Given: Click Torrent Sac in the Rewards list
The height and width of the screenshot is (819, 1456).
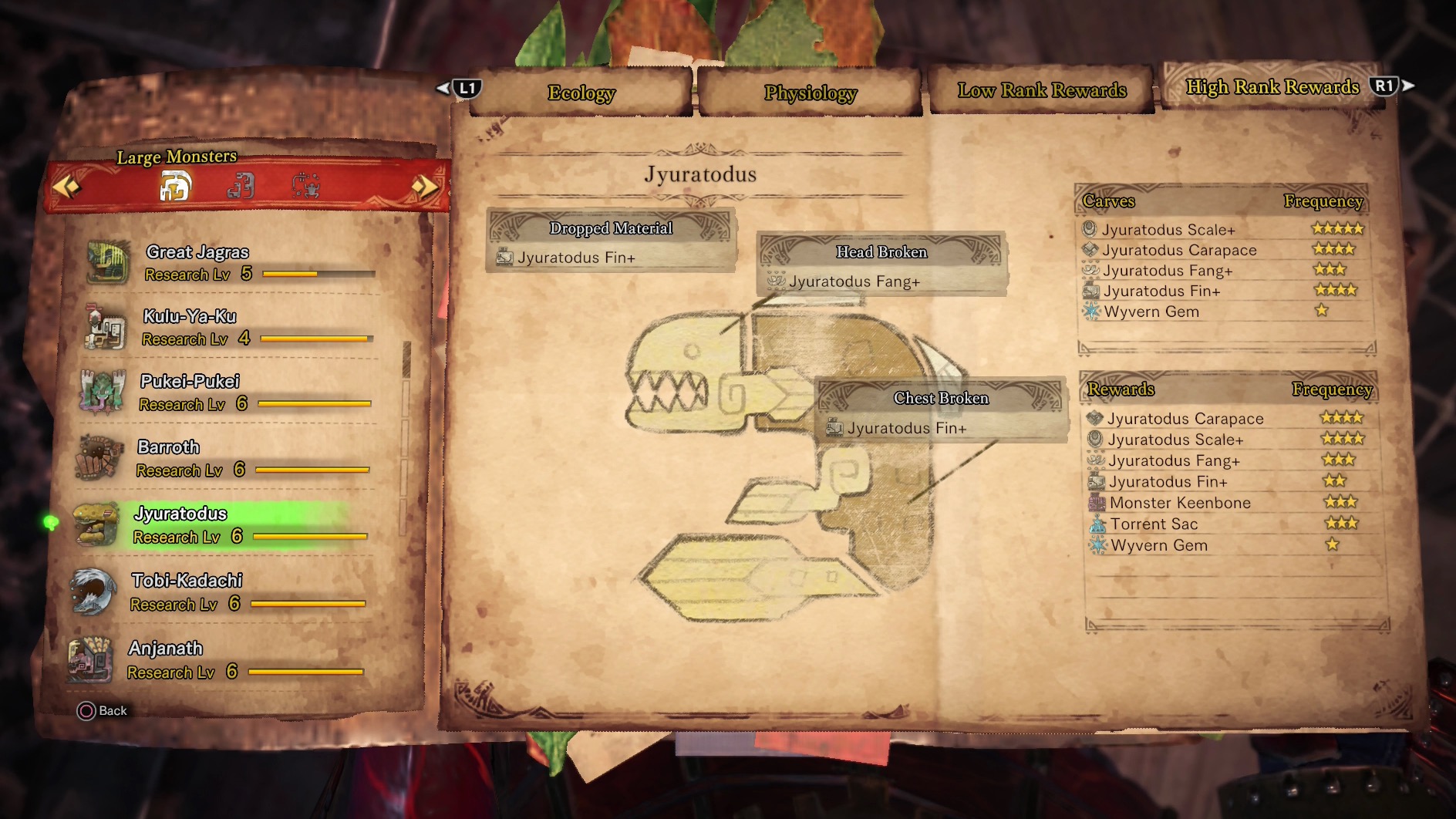Looking at the screenshot, I should click(1154, 524).
